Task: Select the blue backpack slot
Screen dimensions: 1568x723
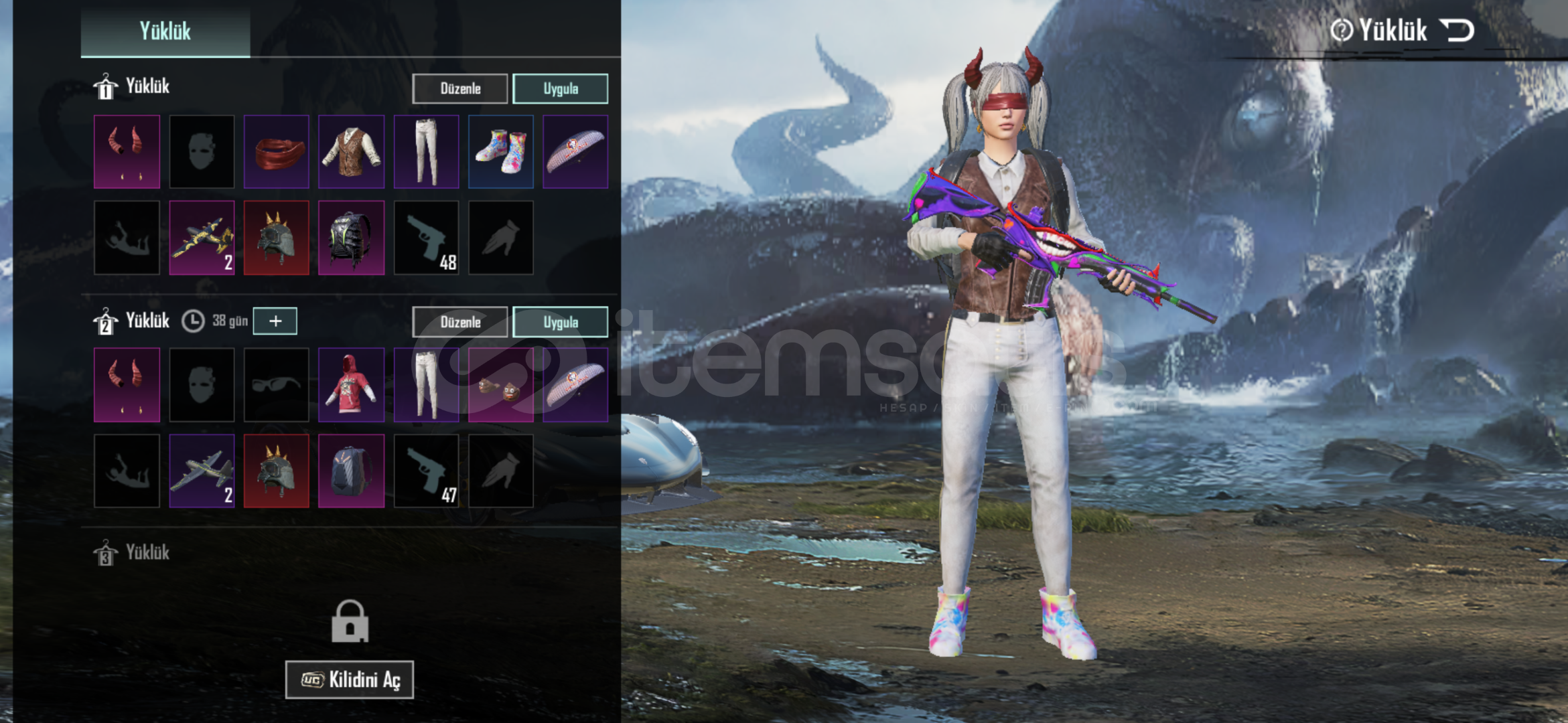Action: pyautogui.click(x=352, y=471)
